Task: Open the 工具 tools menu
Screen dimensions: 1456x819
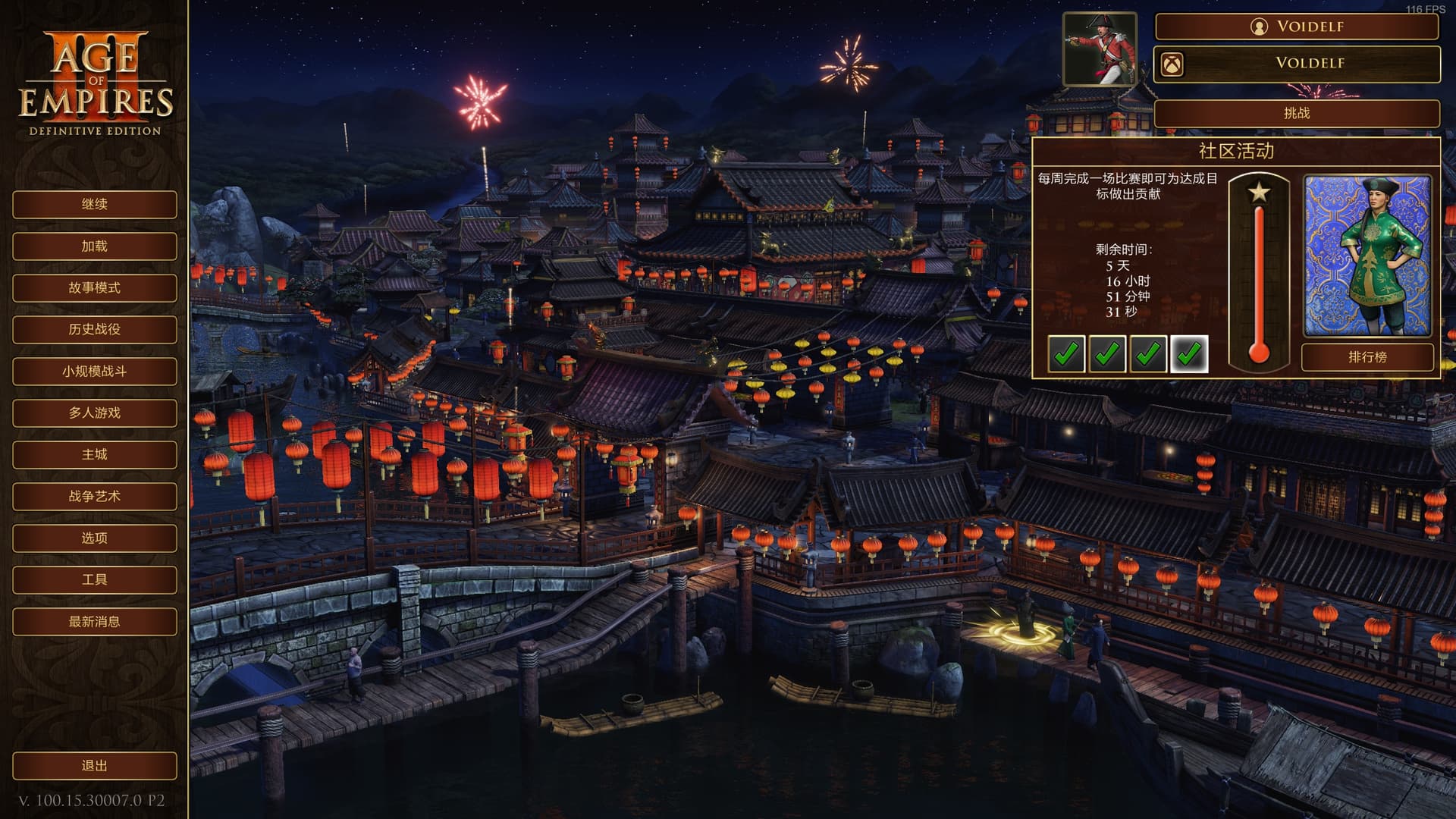Action: point(95,580)
